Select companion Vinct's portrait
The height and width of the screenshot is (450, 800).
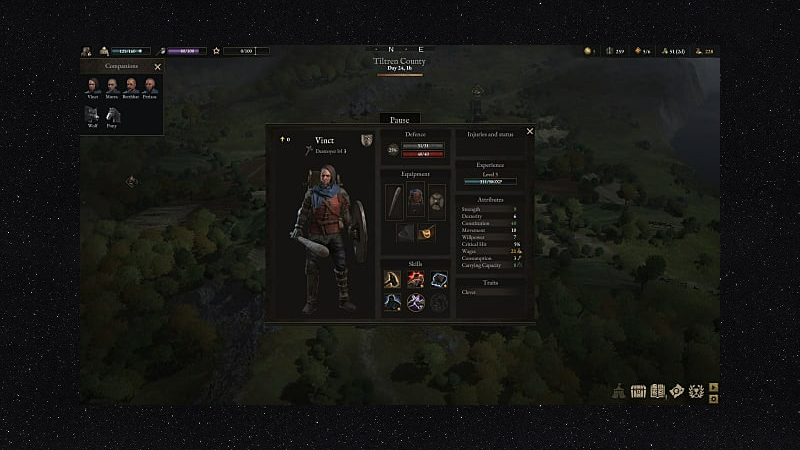click(x=92, y=86)
